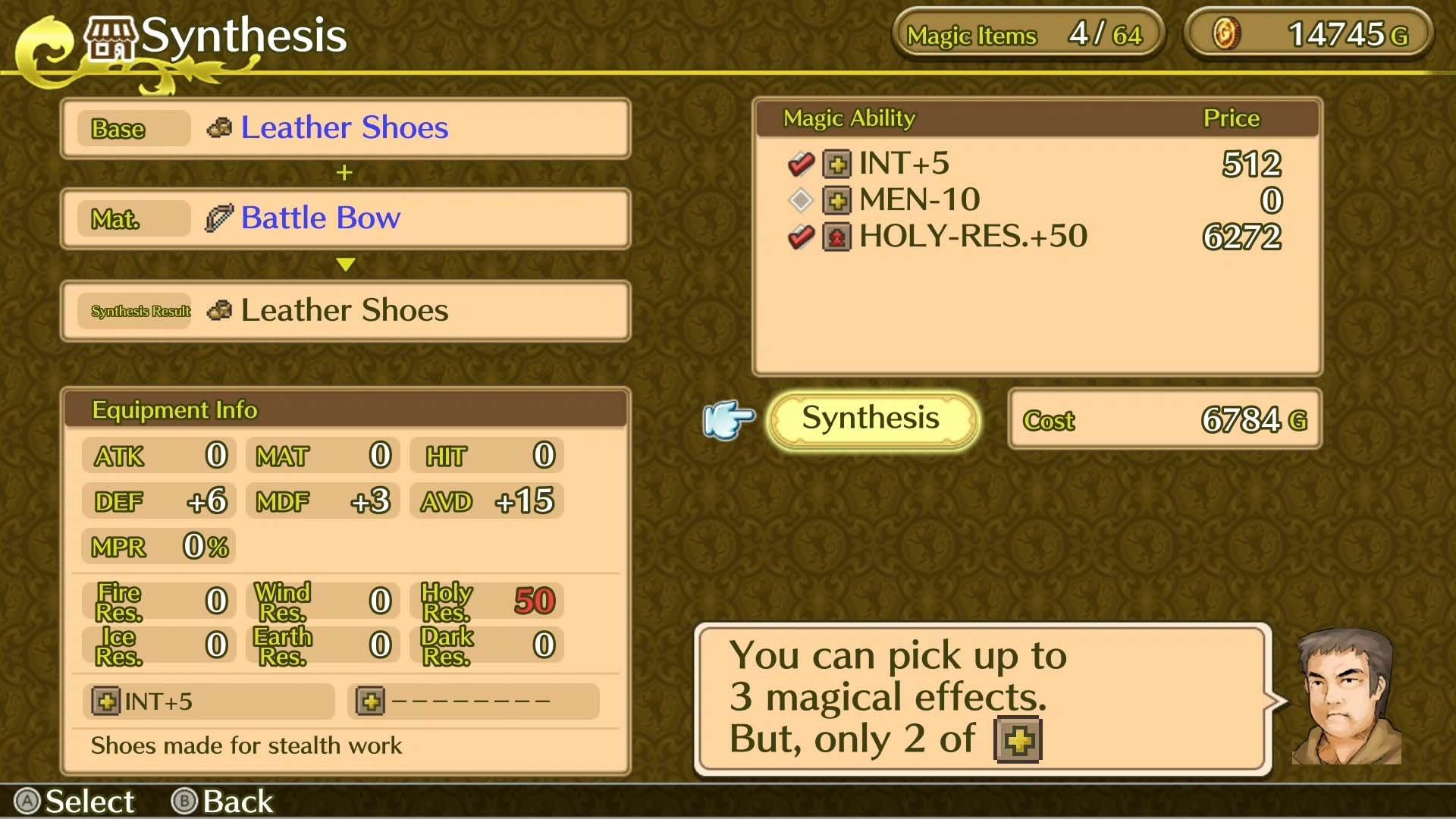Toggle the checkmark on HOLY-RES.+50
This screenshot has width=1456, height=819.
[802, 236]
